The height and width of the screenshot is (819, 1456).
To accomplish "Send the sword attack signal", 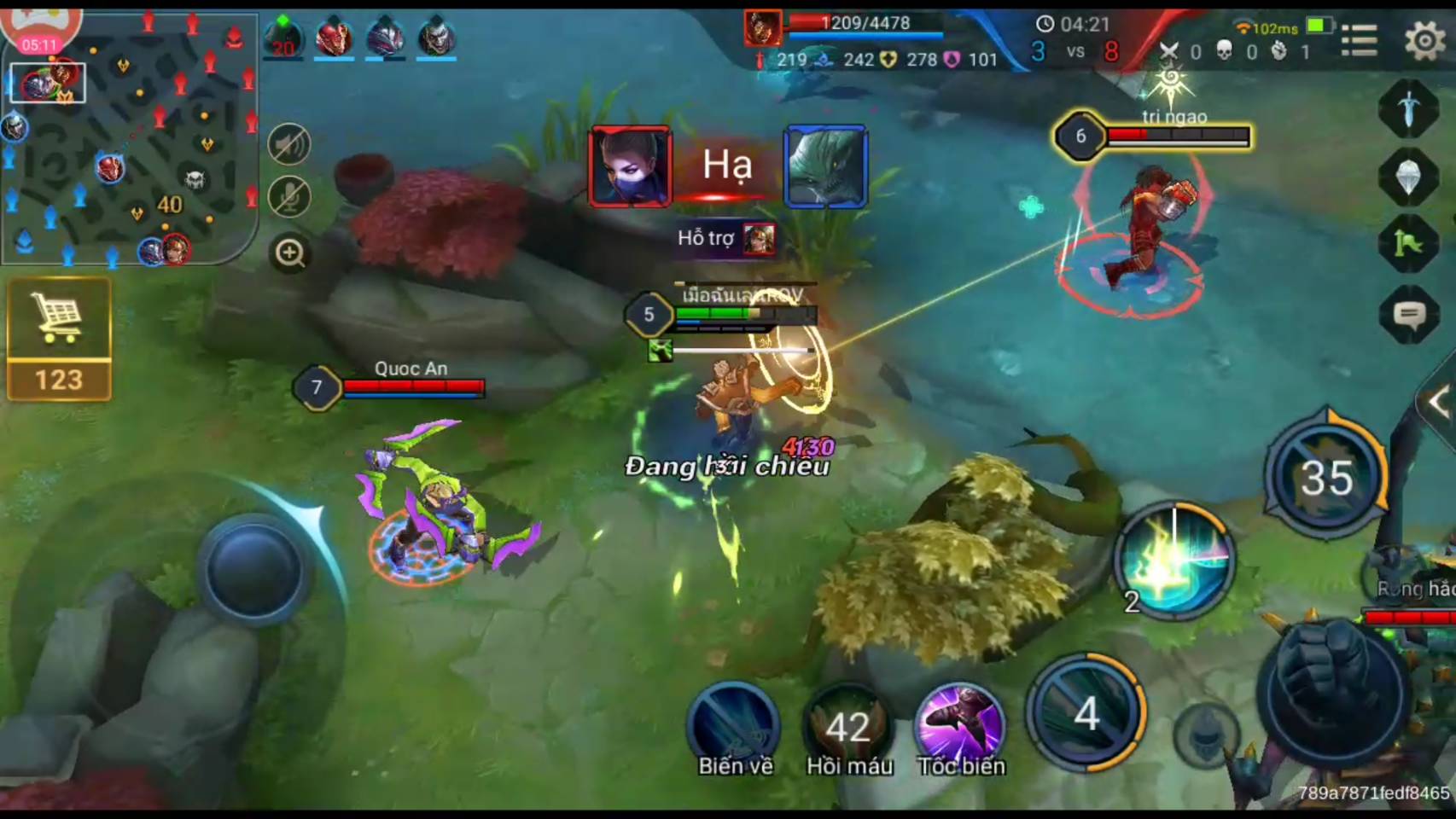I will pyautogui.click(x=1409, y=108).
